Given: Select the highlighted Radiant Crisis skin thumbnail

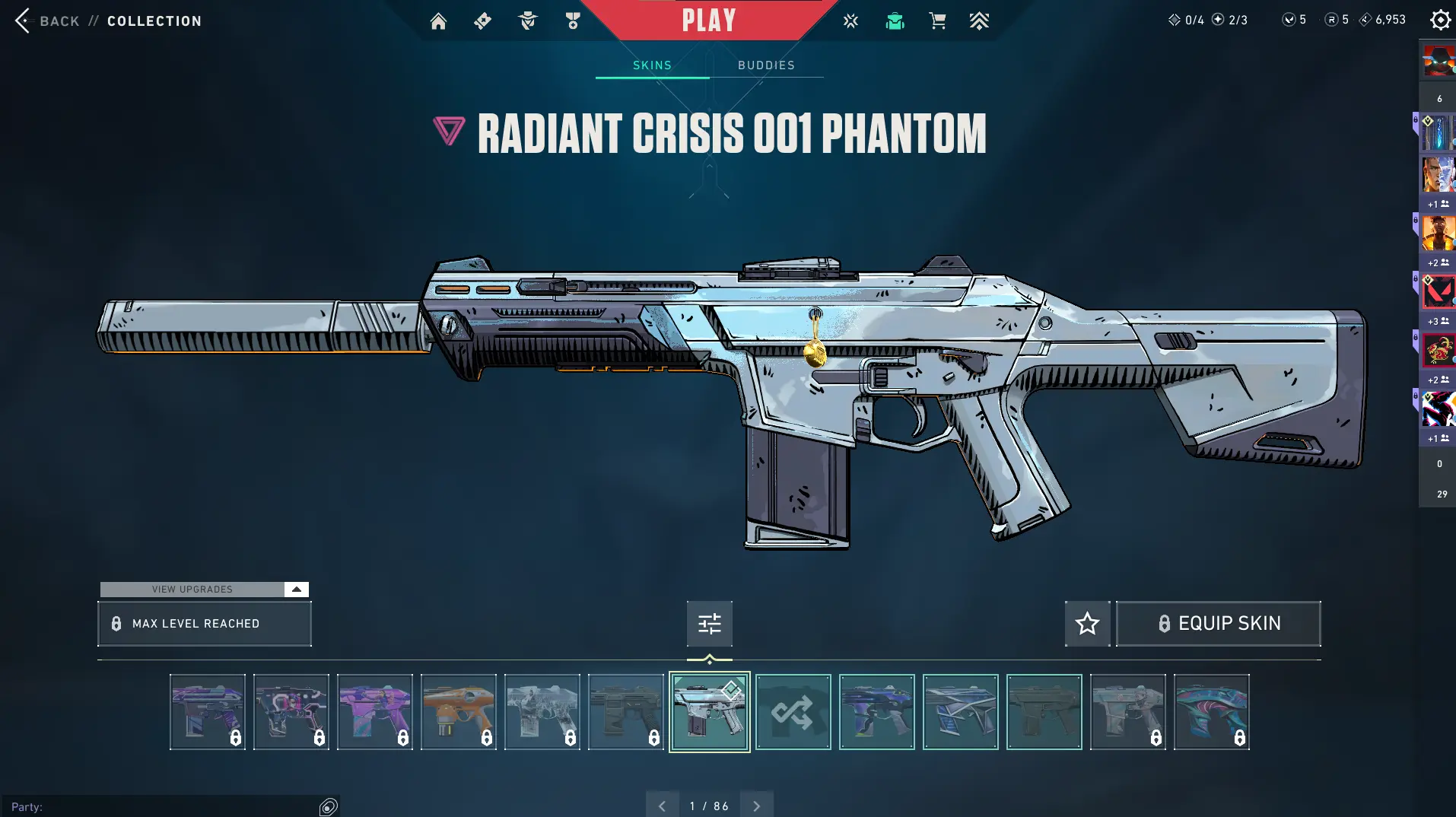Looking at the screenshot, I should (709, 712).
